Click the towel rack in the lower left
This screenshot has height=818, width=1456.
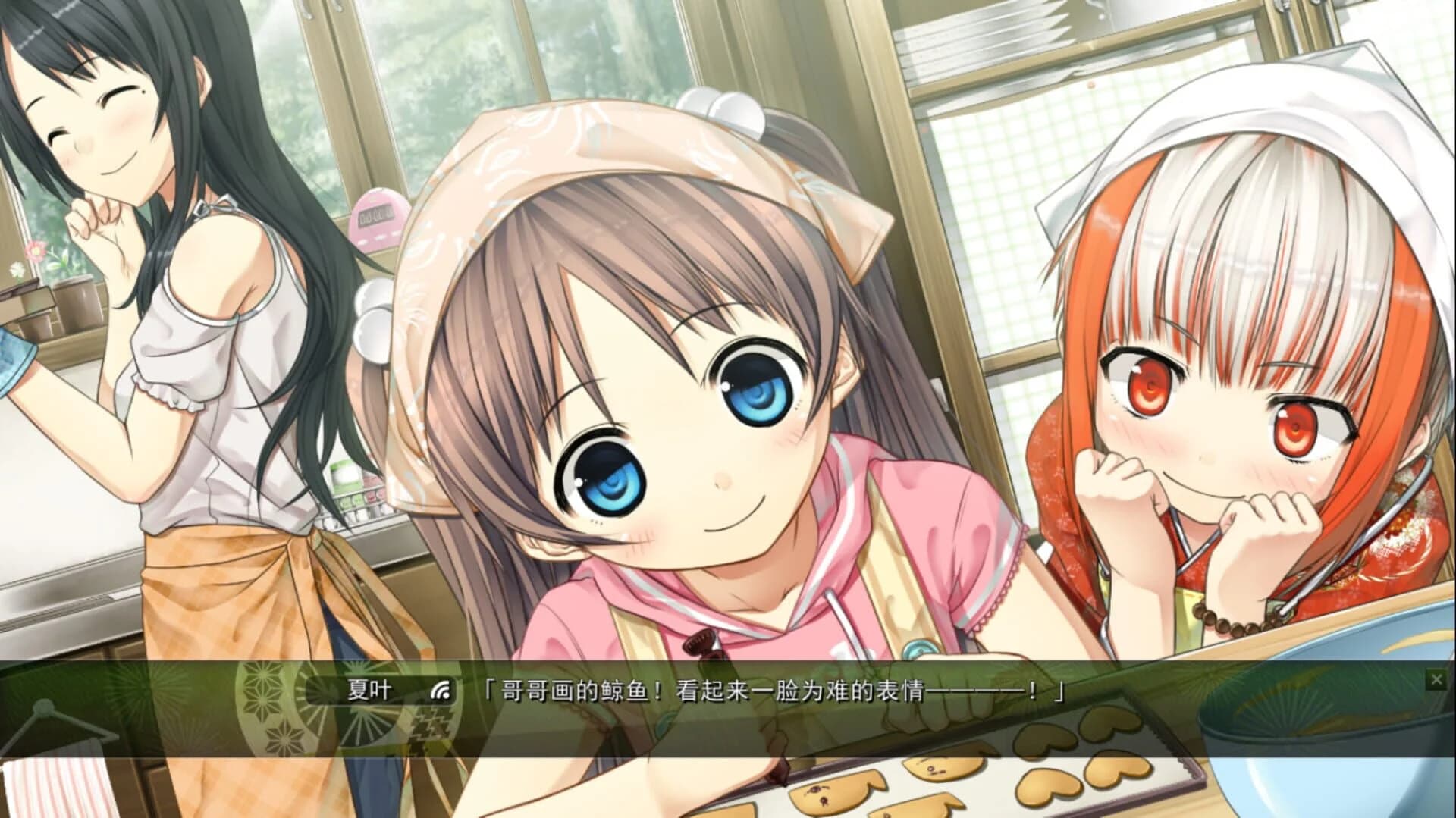pyautogui.click(x=45, y=728)
